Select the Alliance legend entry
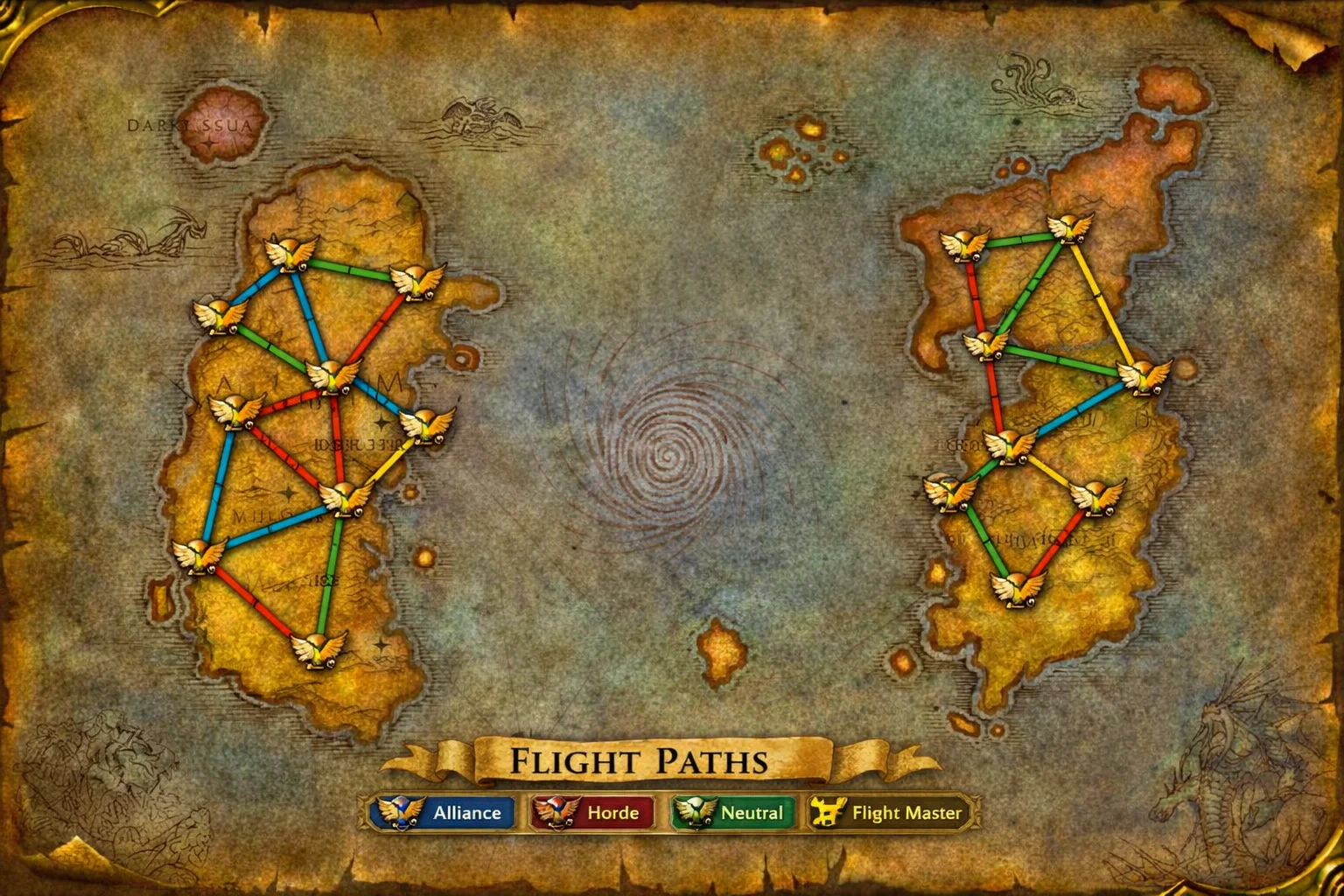Viewport: 1344px width, 896px height. tap(442, 813)
